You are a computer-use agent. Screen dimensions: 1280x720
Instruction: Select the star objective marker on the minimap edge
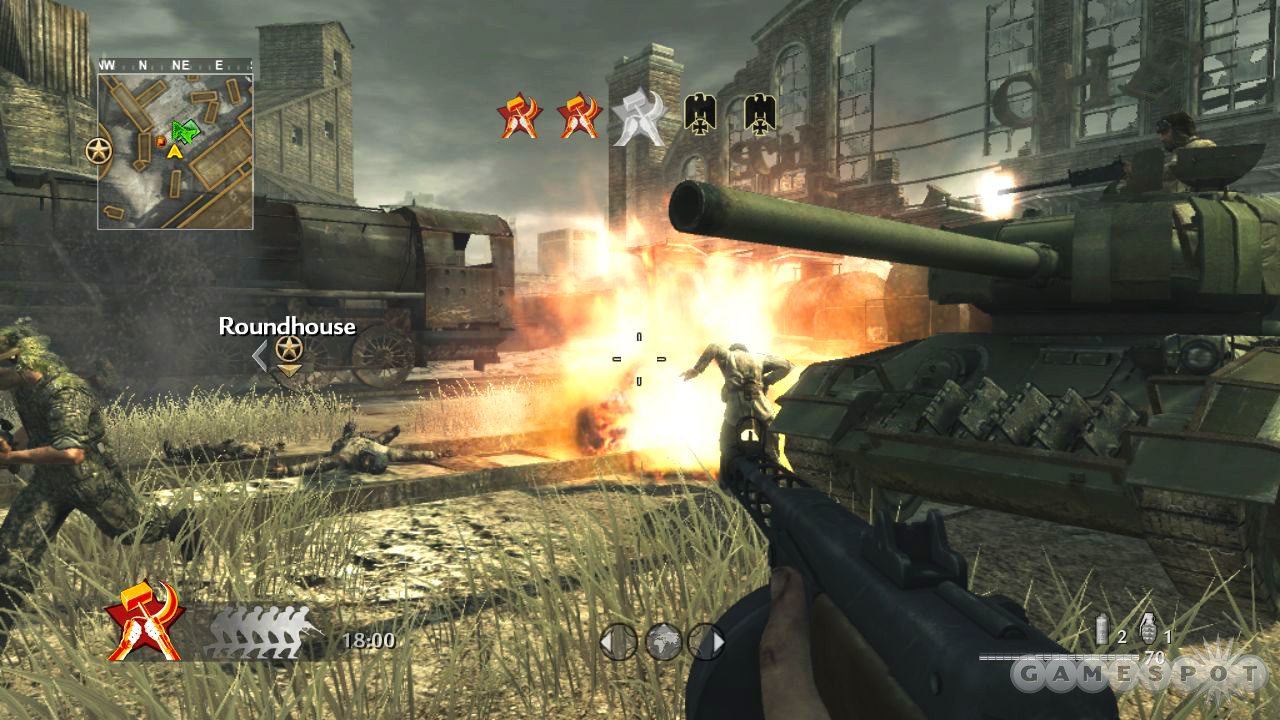coord(98,151)
